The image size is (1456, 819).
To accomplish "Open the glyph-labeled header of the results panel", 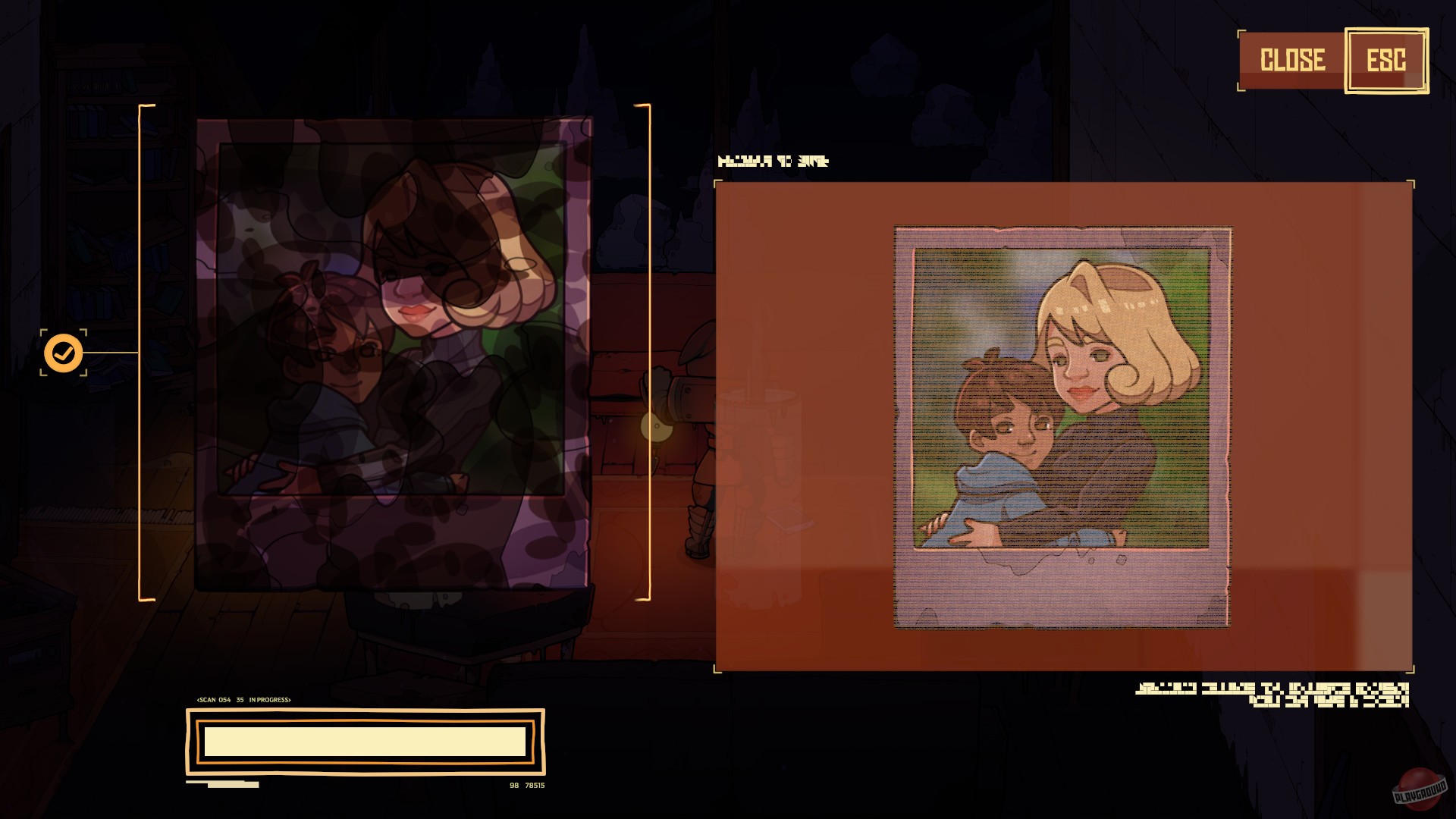I will [x=774, y=161].
